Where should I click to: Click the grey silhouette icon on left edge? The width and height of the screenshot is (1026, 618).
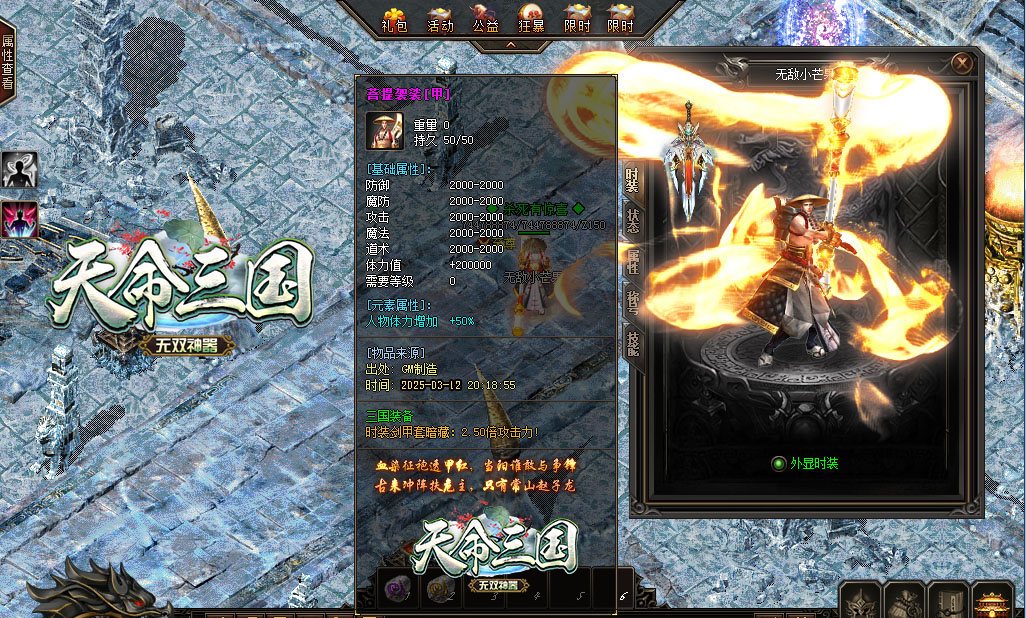[x=19, y=171]
